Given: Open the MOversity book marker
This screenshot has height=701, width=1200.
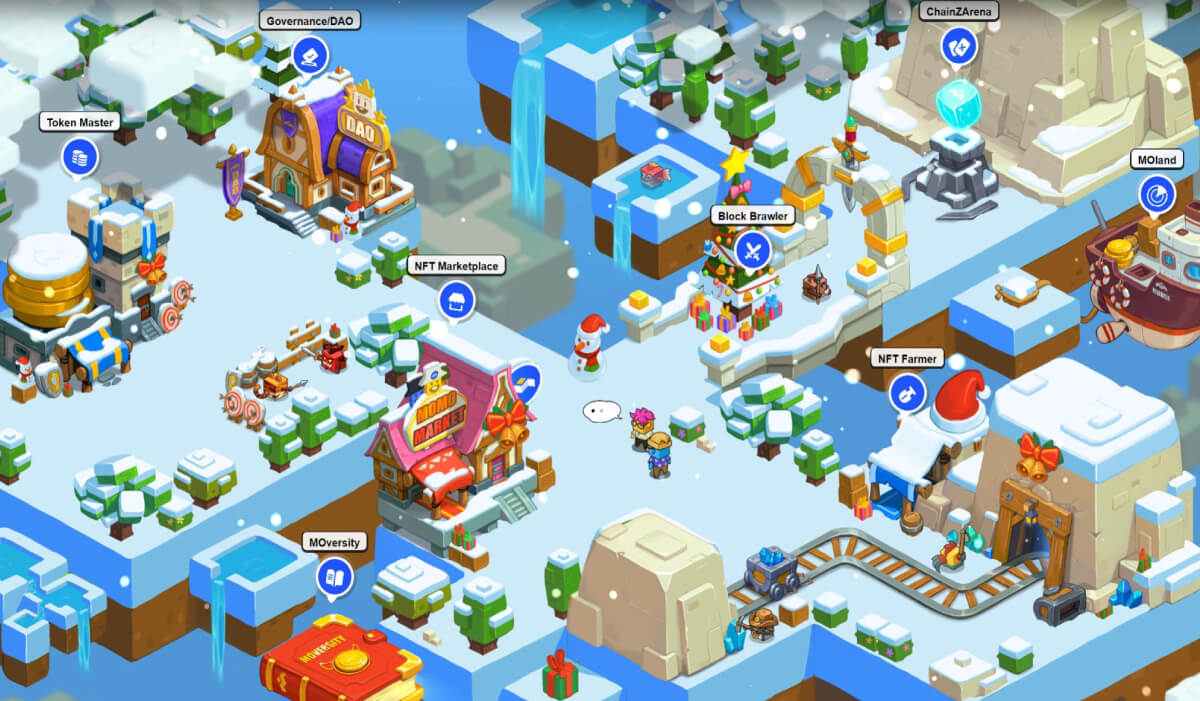Looking at the screenshot, I should click(x=335, y=577).
